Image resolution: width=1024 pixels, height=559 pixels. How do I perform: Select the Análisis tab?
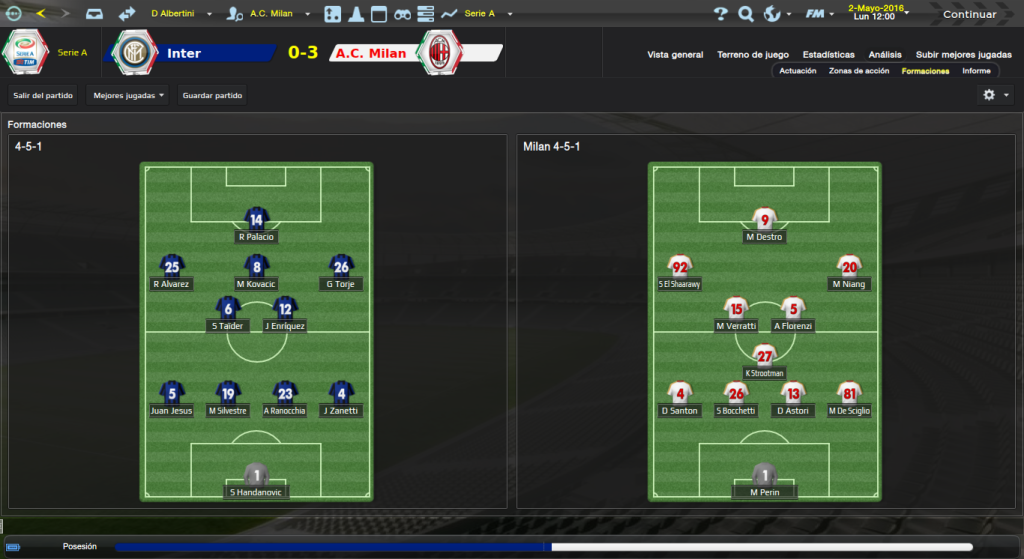click(885, 55)
